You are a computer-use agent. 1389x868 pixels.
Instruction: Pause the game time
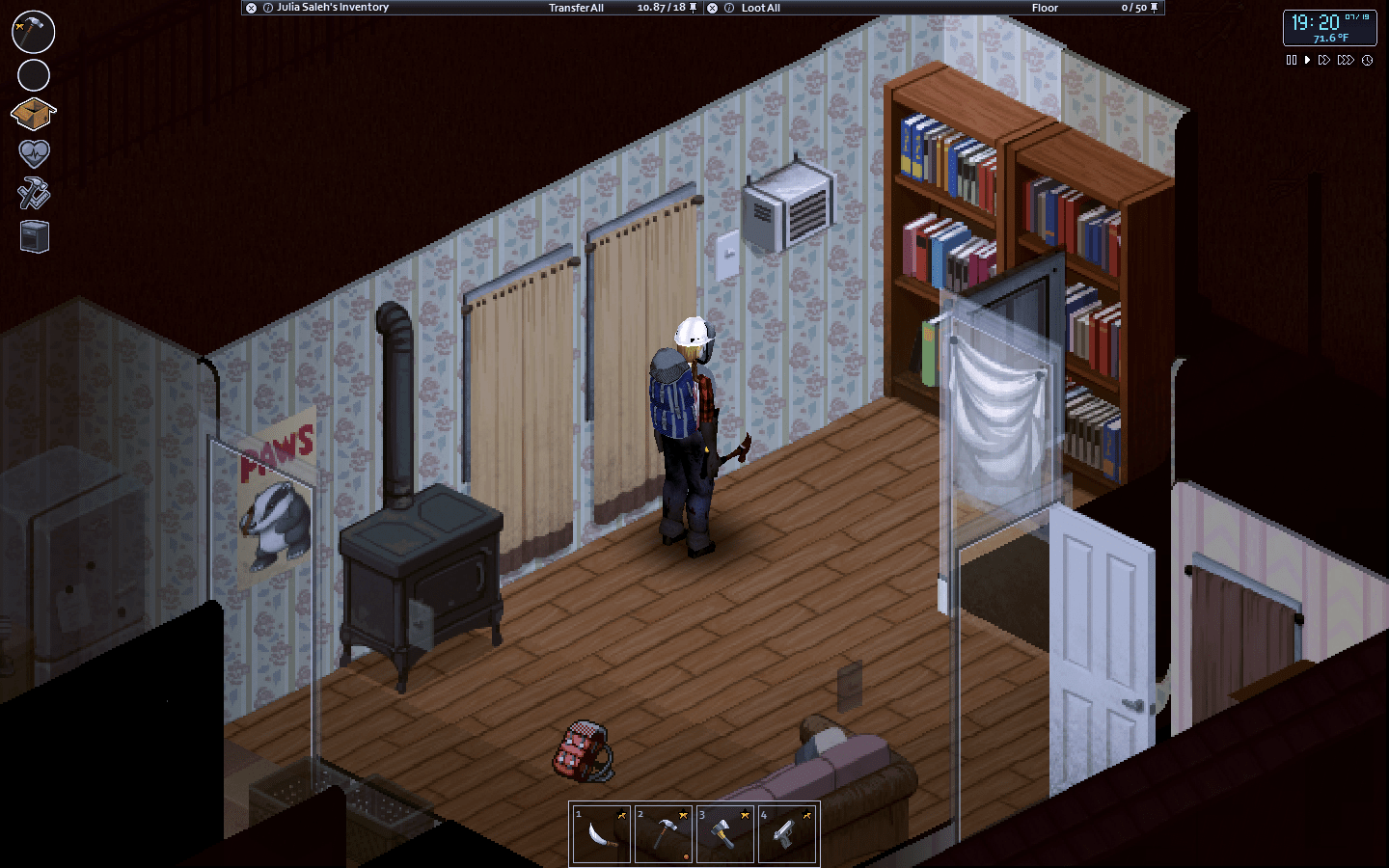pos(1292,60)
